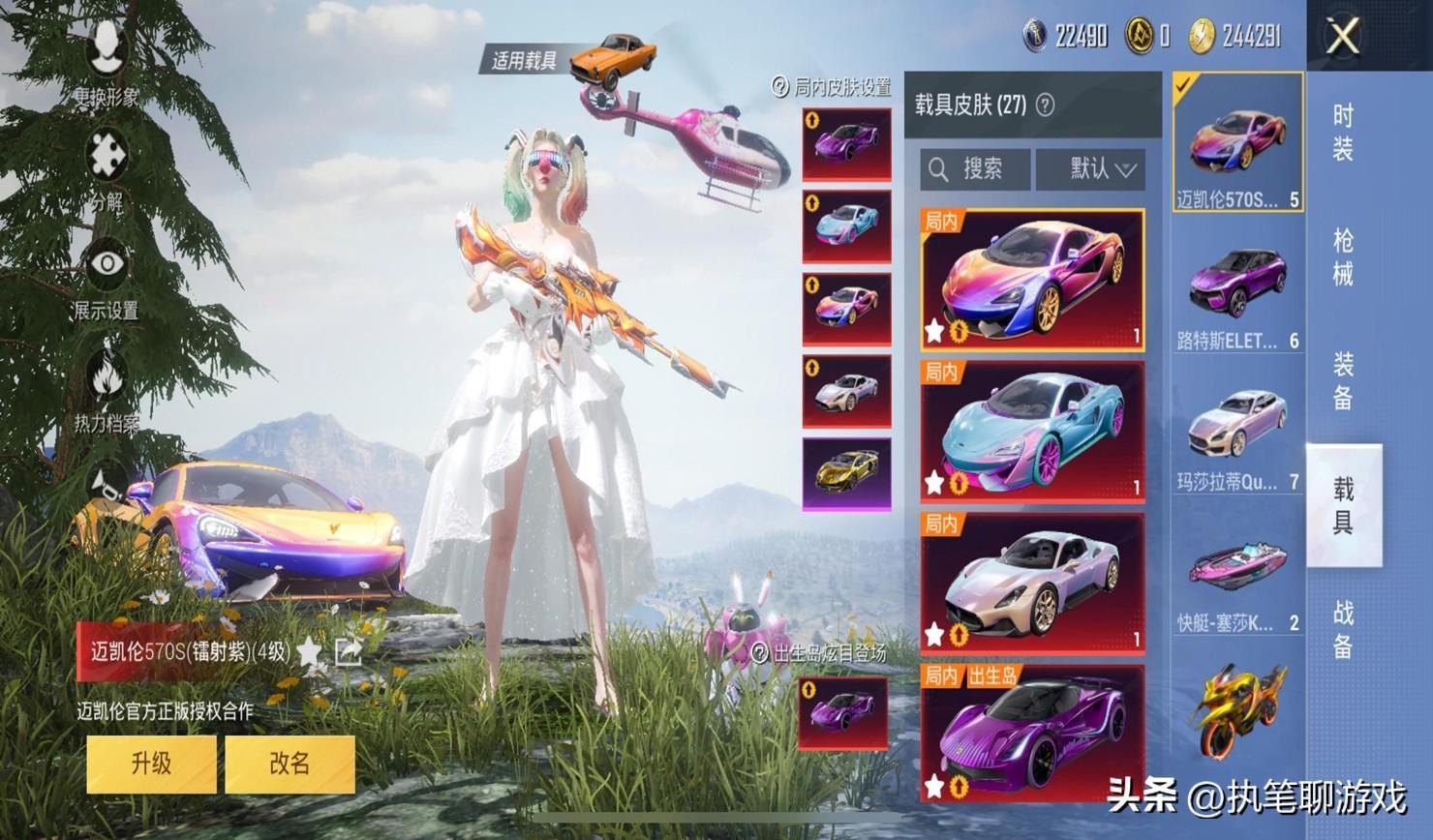
Task: Open 更换形象 change appearance
Action: click(x=107, y=63)
